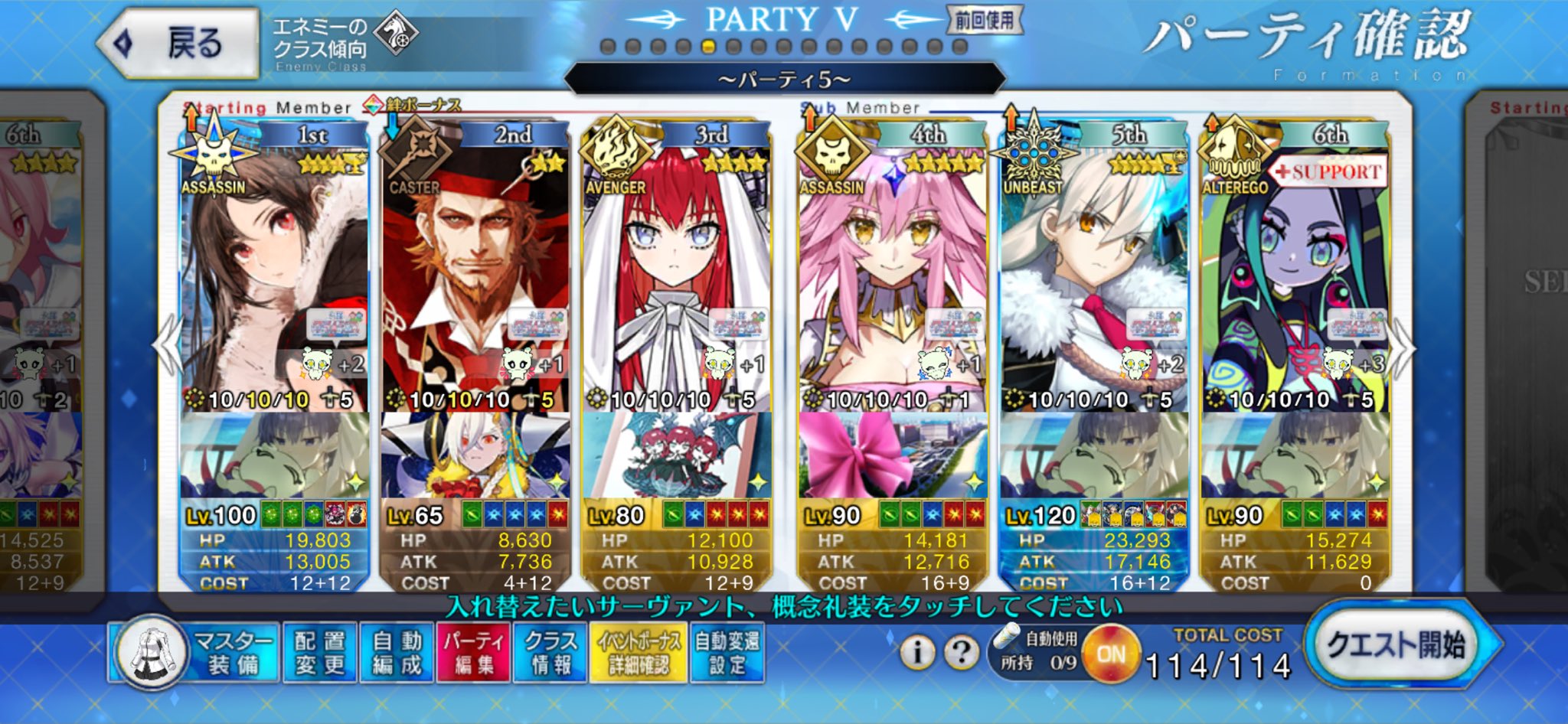The height and width of the screenshot is (724, 1568).
Task: Open 自動変還設定 settings
Action: tap(727, 652)
